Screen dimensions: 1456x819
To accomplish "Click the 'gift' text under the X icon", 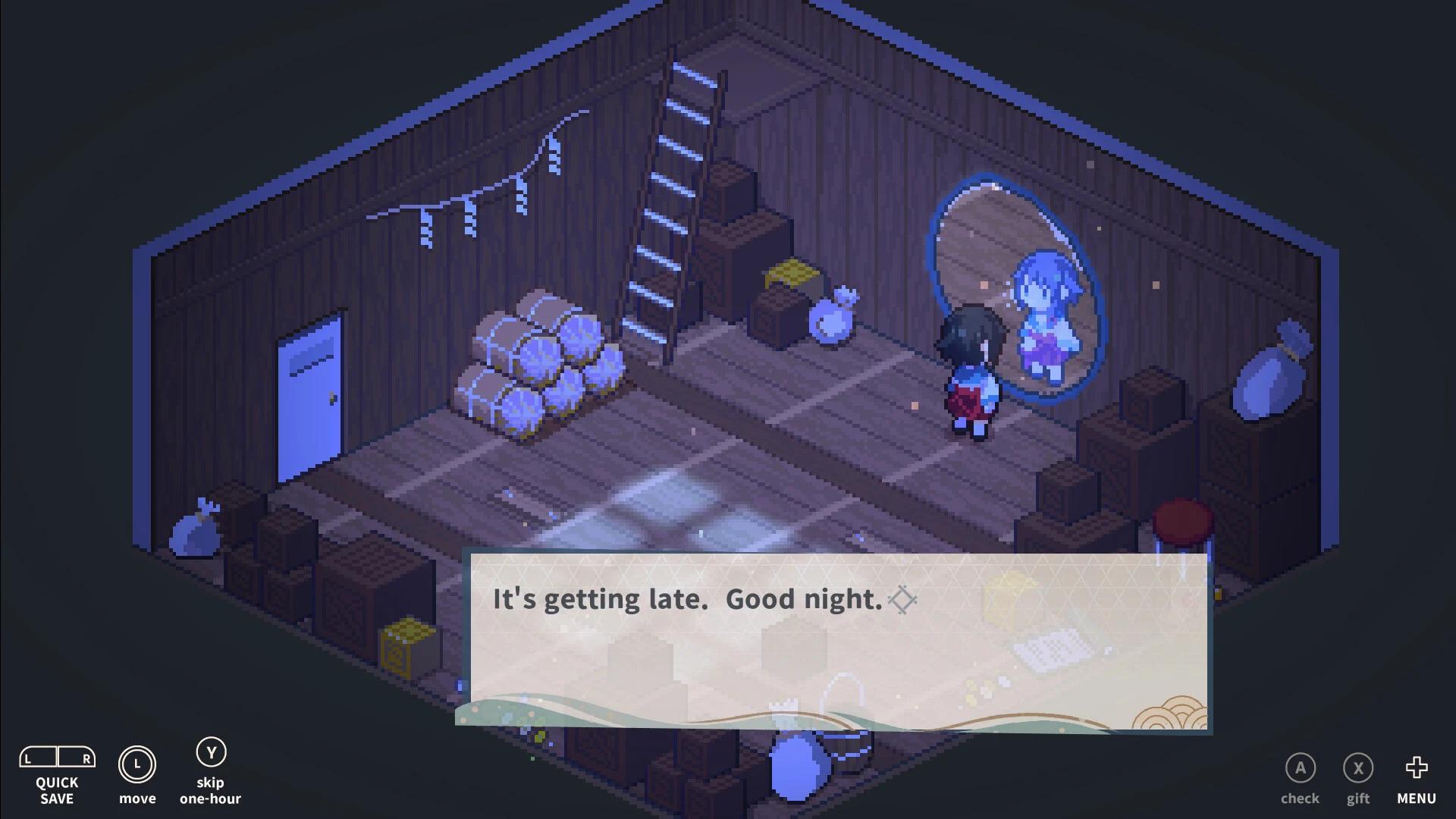I will 1357,799.
